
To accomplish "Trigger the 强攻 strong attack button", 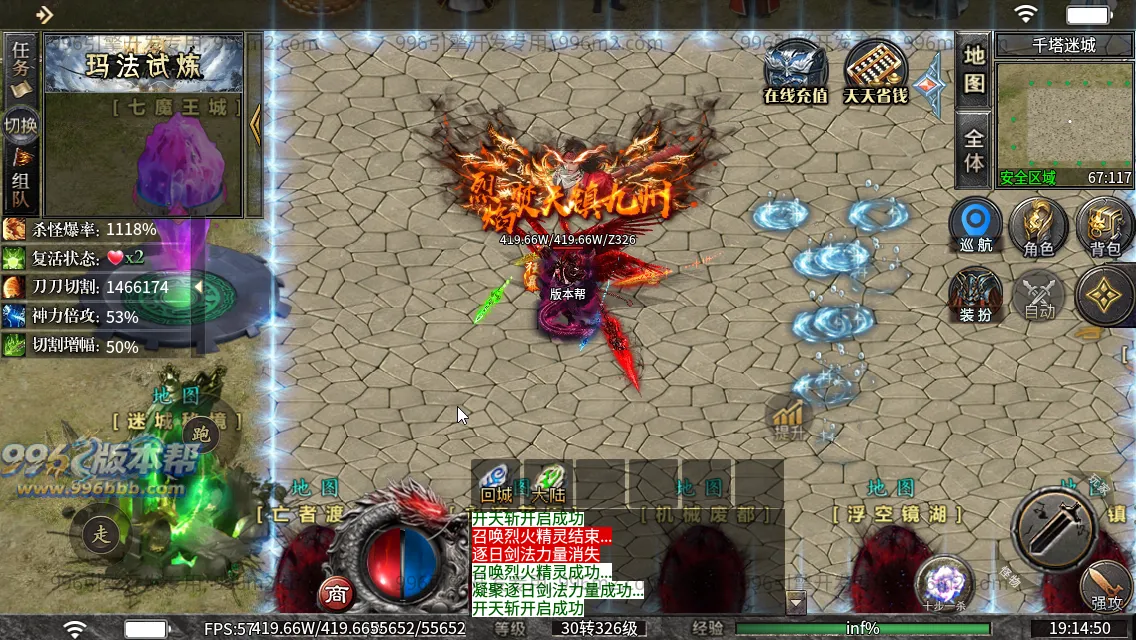I will click(x=1106, y=588).
